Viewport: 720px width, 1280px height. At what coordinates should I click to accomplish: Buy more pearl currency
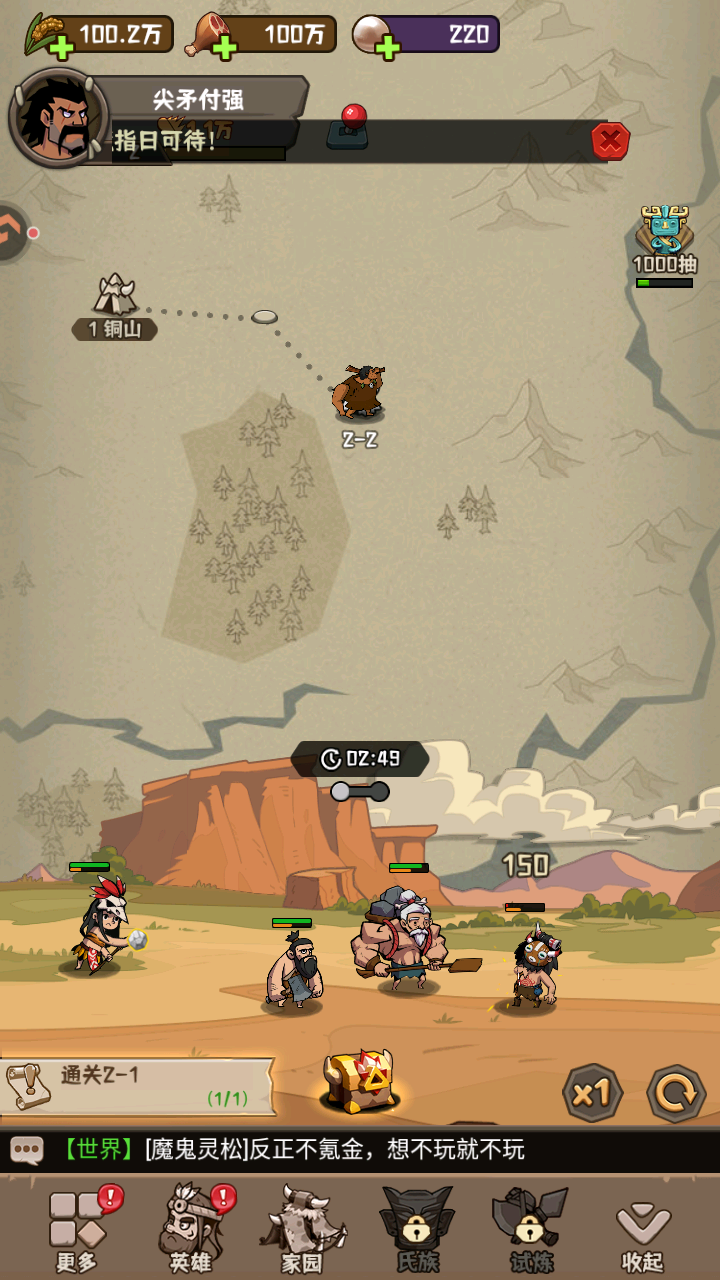388,46
